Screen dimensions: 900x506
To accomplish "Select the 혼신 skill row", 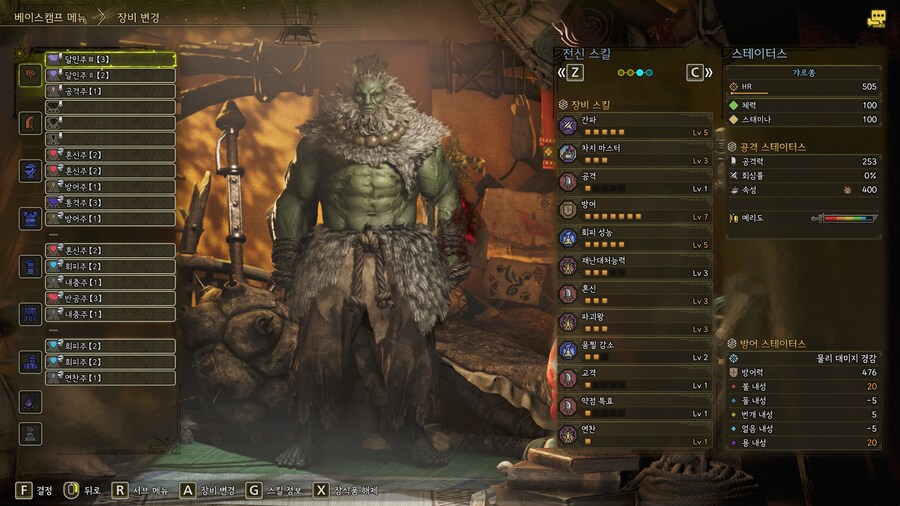I will [635, 294].
